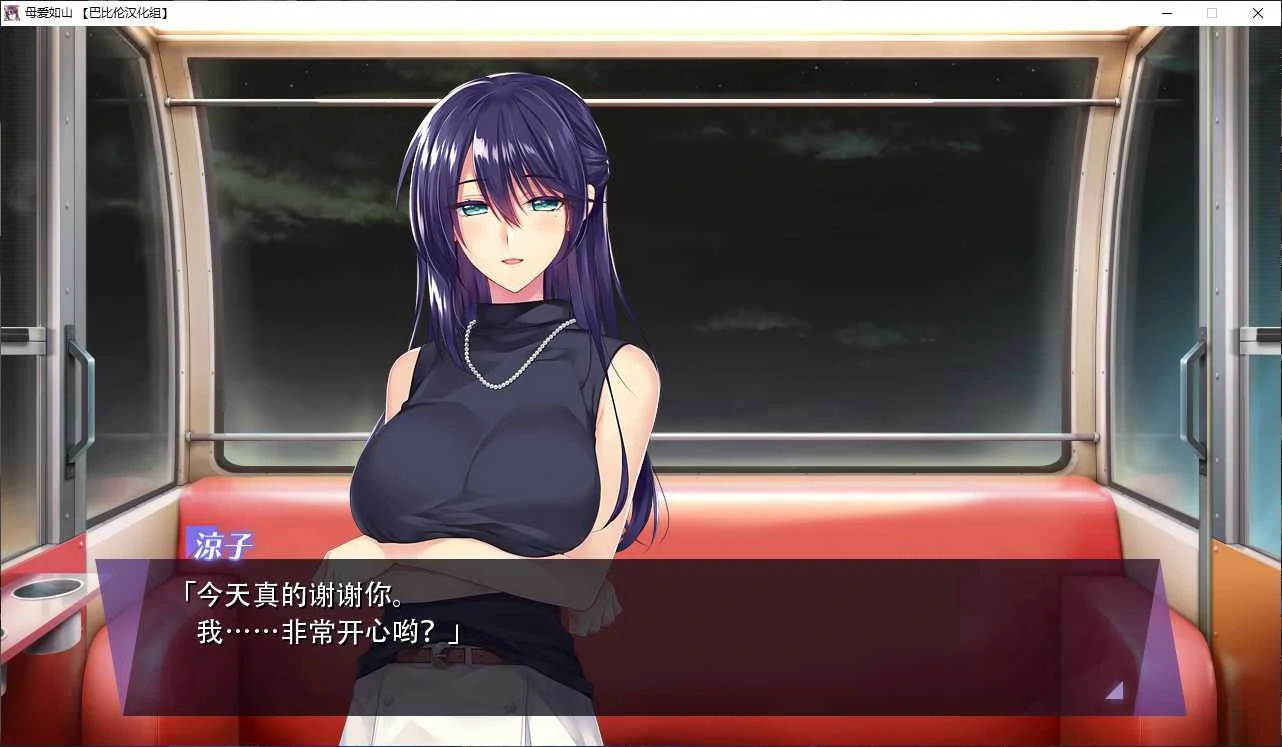Maximize the game window
Image resolution: width=1282 pixels, height=747 pixels.
tap(1212, 13)
